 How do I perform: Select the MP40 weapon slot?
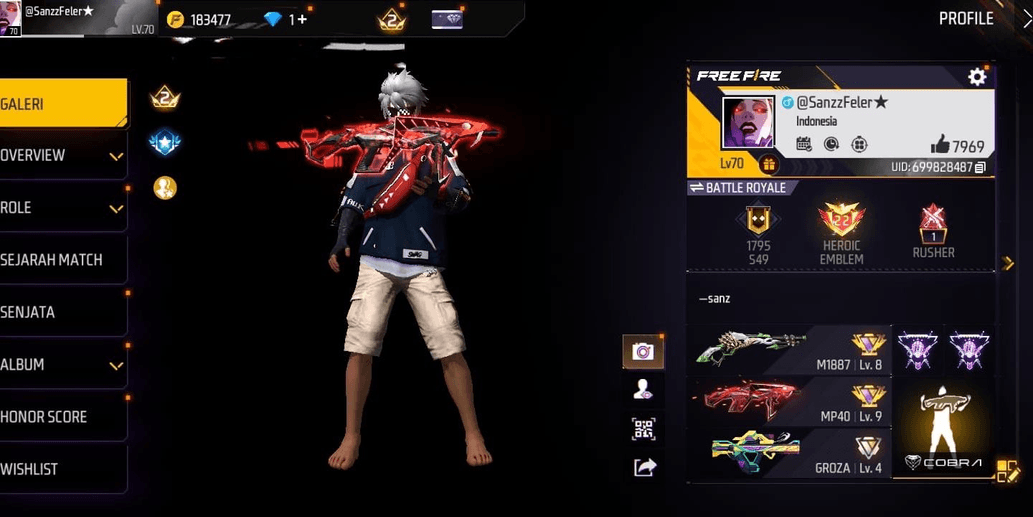click(790, 400)
